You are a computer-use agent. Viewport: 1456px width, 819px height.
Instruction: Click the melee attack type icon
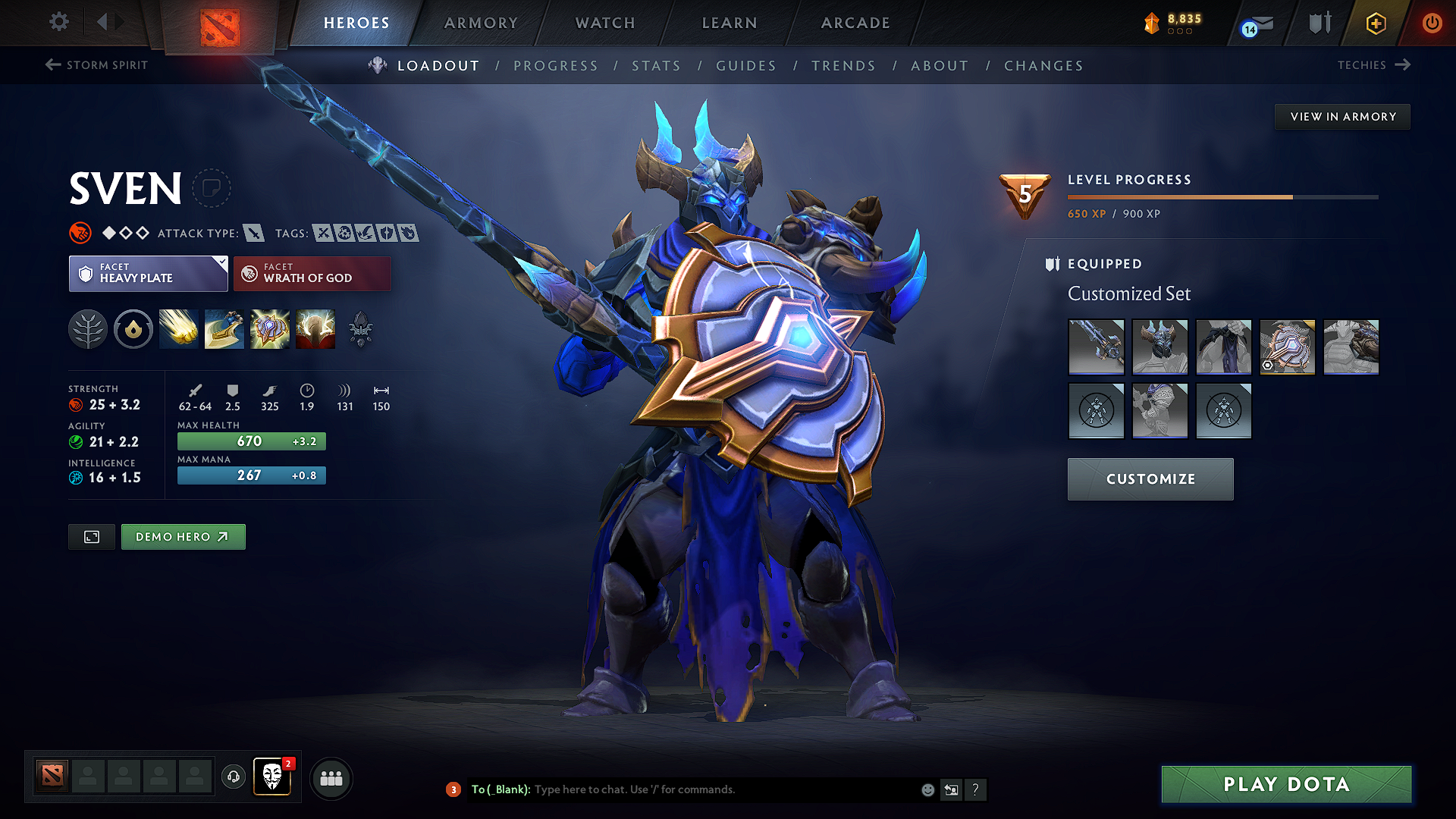[253, 233]
